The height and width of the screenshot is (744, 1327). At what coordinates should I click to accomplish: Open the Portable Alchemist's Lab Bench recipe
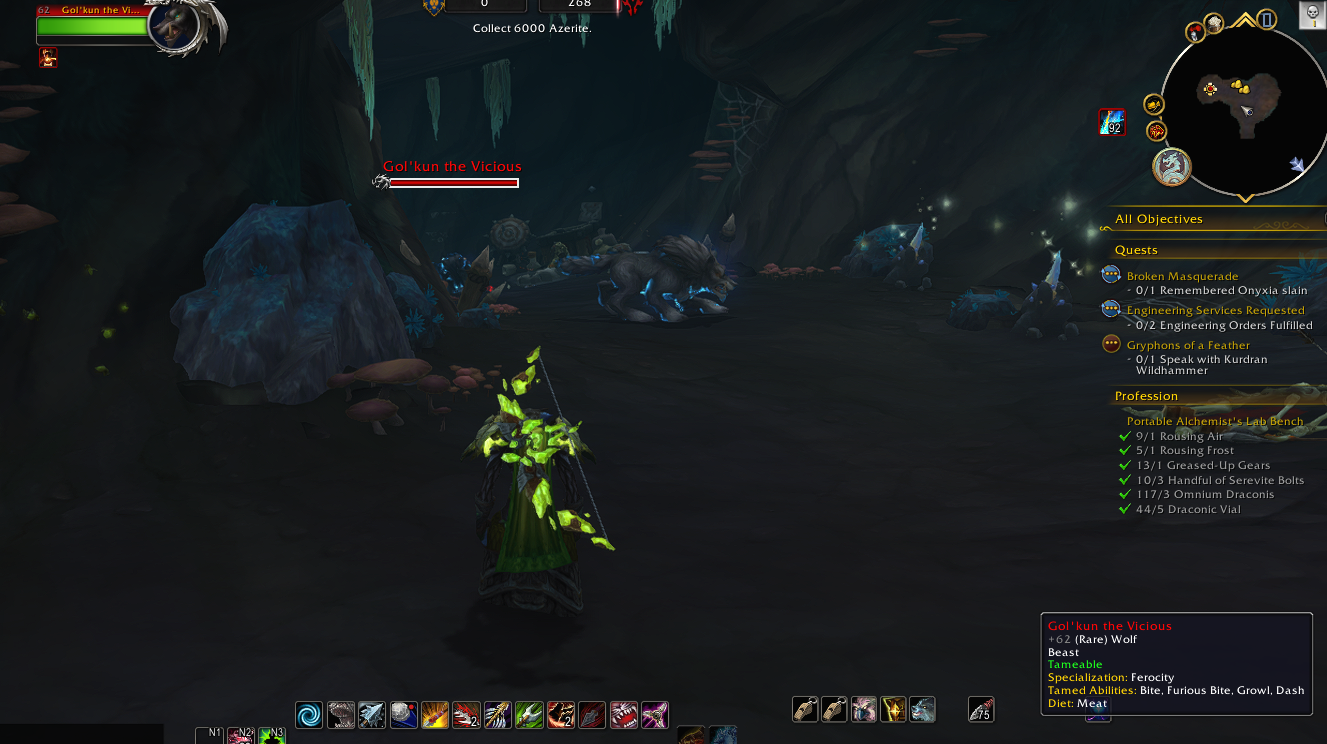click(1214, 421)
